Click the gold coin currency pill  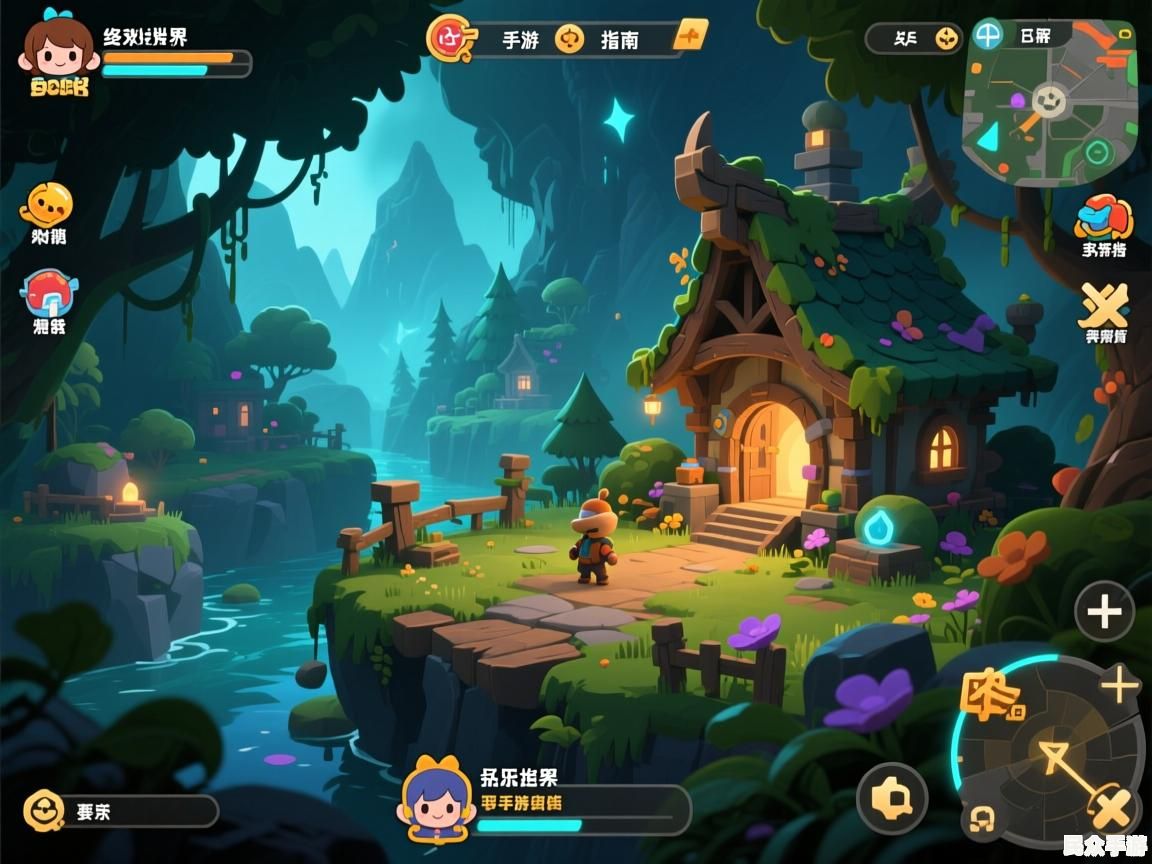tap(913, 39)
